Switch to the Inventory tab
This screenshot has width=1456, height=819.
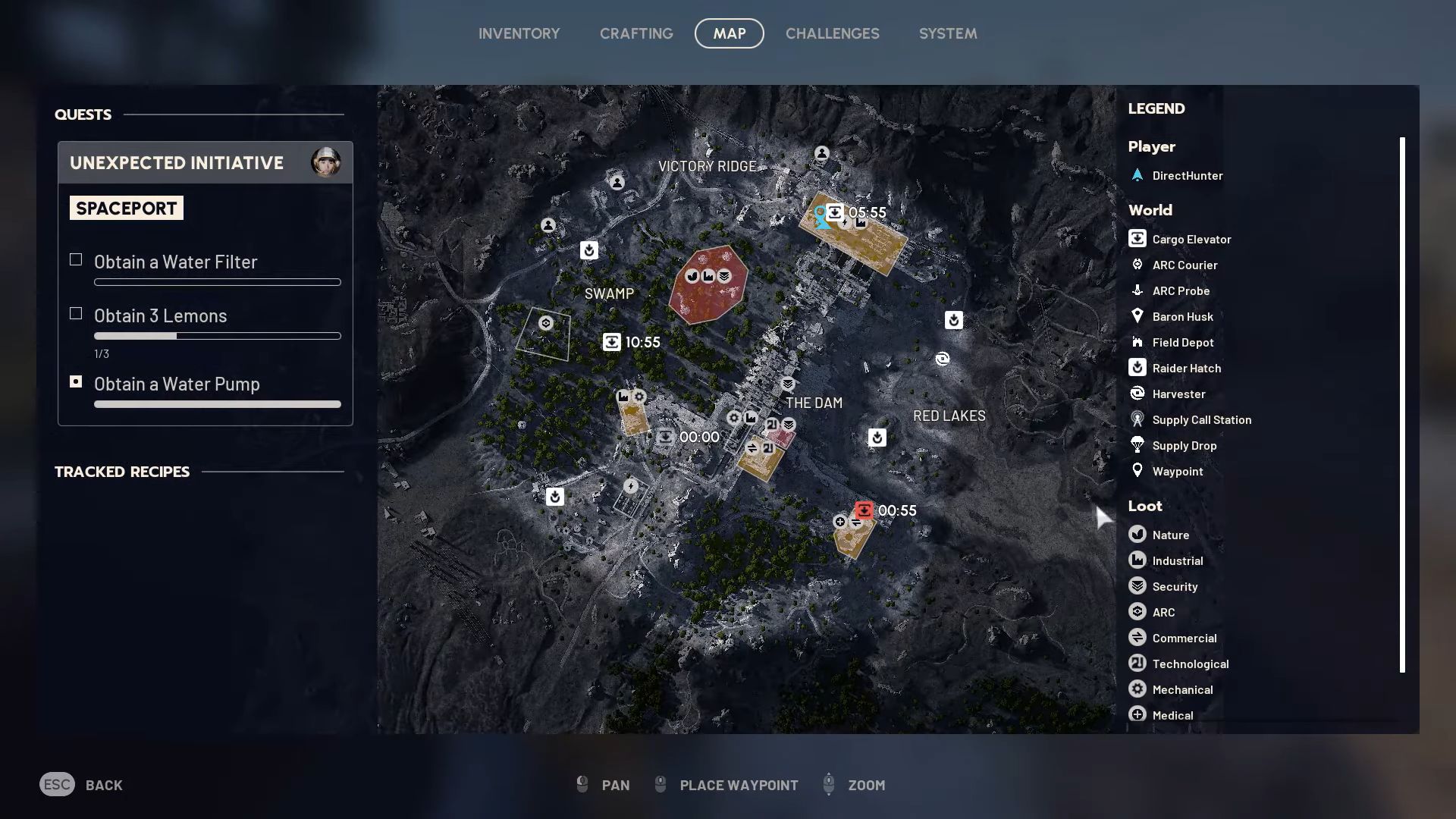(519, 33)
